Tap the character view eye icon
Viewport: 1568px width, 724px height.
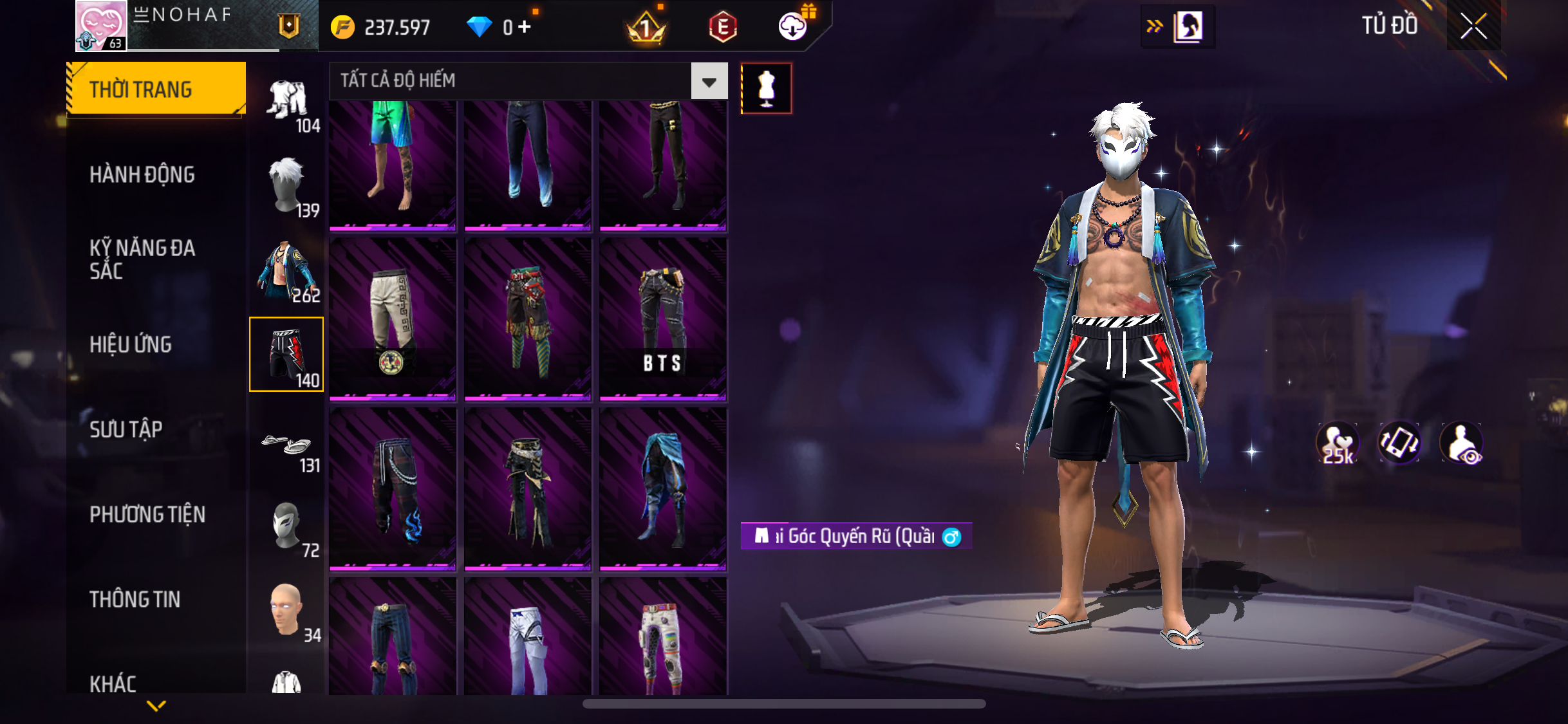coord(1462,443)
